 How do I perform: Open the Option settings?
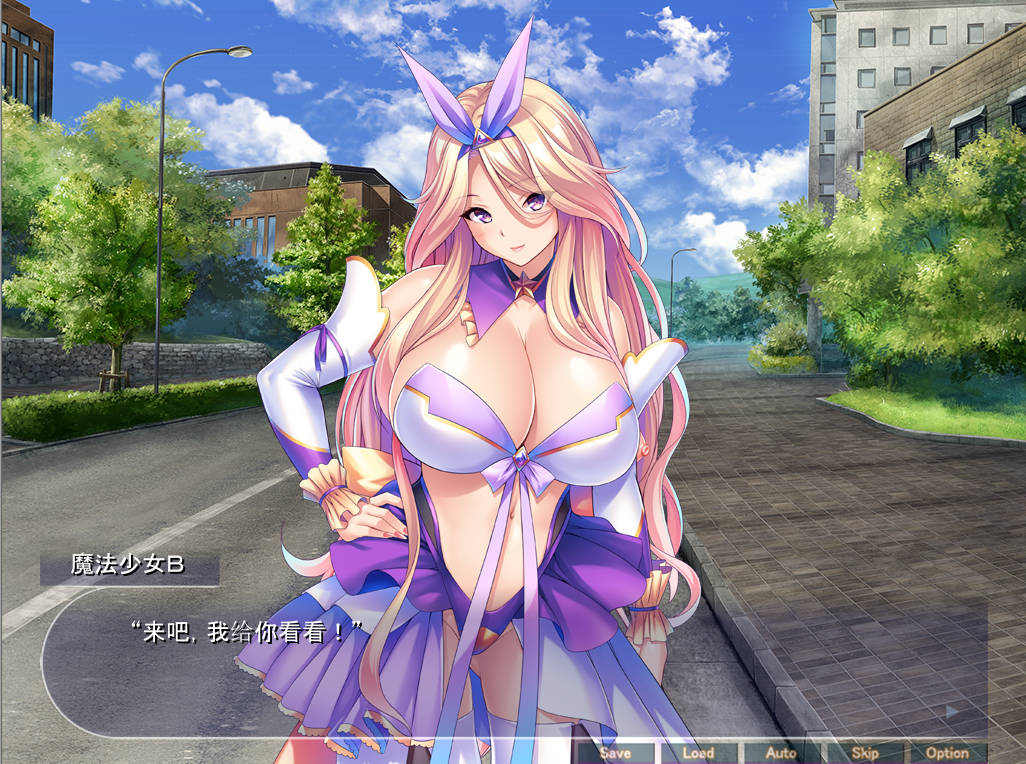(947, 753)
